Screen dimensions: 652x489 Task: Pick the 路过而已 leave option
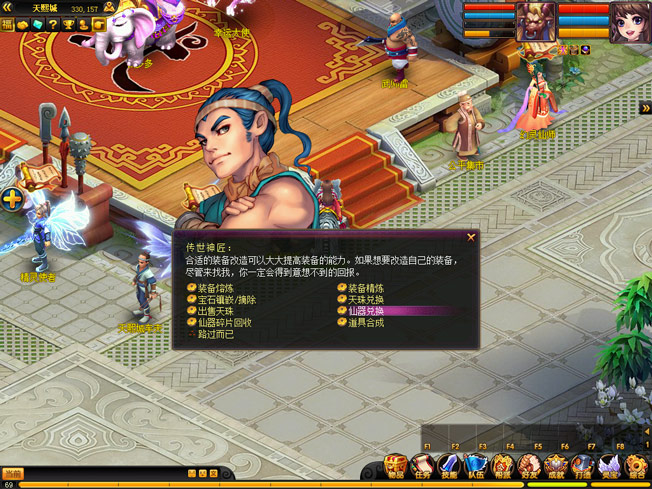click(214, 334)
